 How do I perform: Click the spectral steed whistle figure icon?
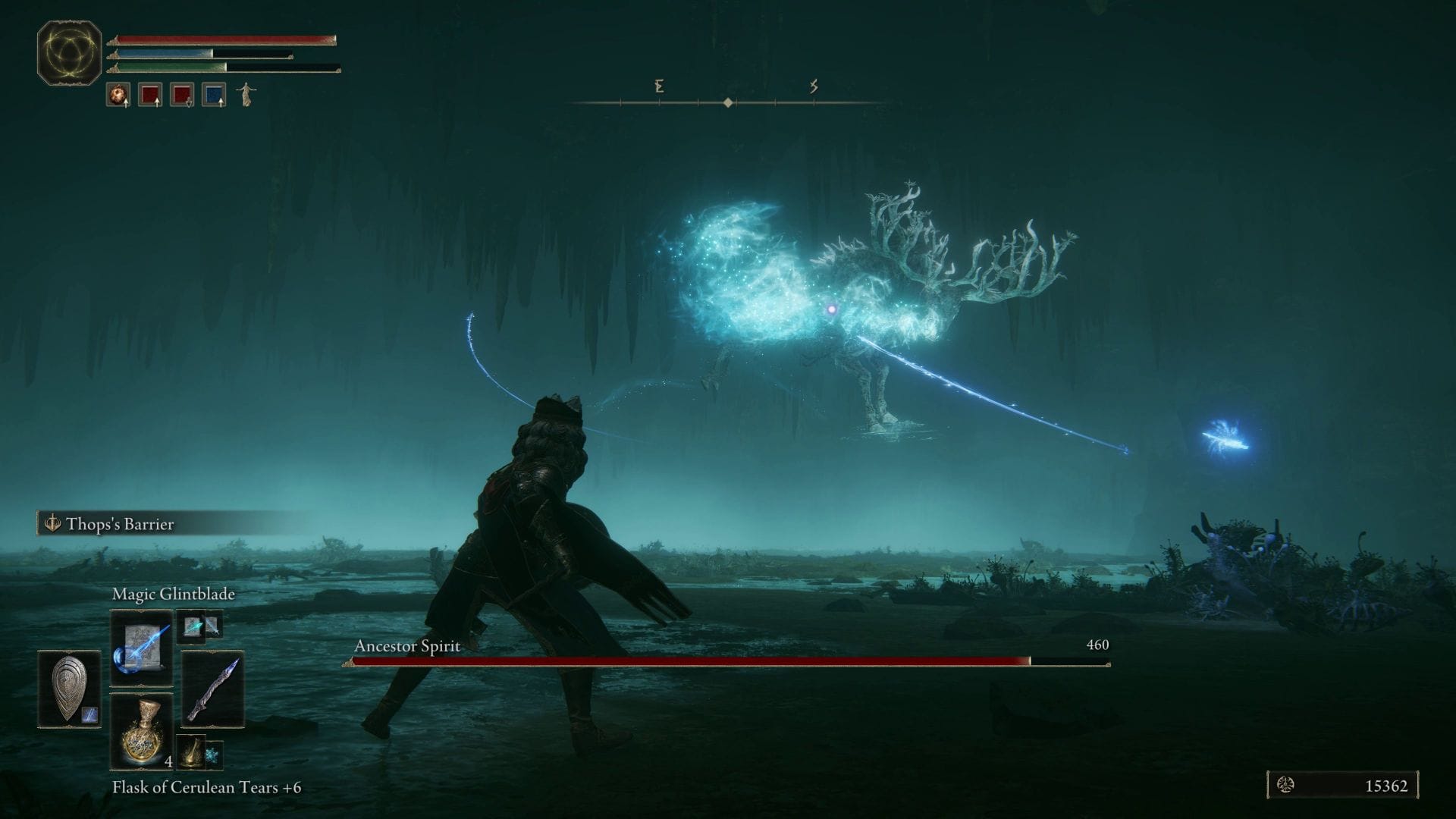coord(246,96)
